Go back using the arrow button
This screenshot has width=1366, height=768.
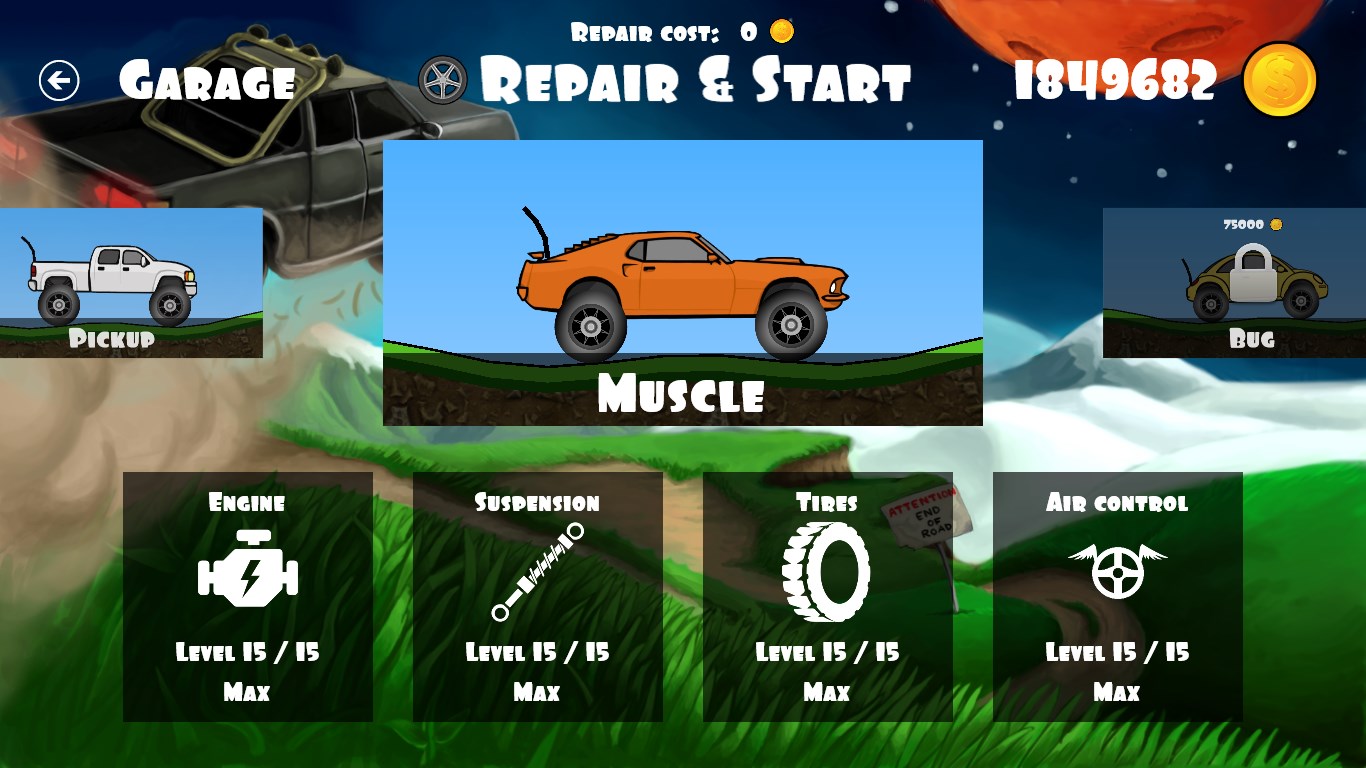59,81
